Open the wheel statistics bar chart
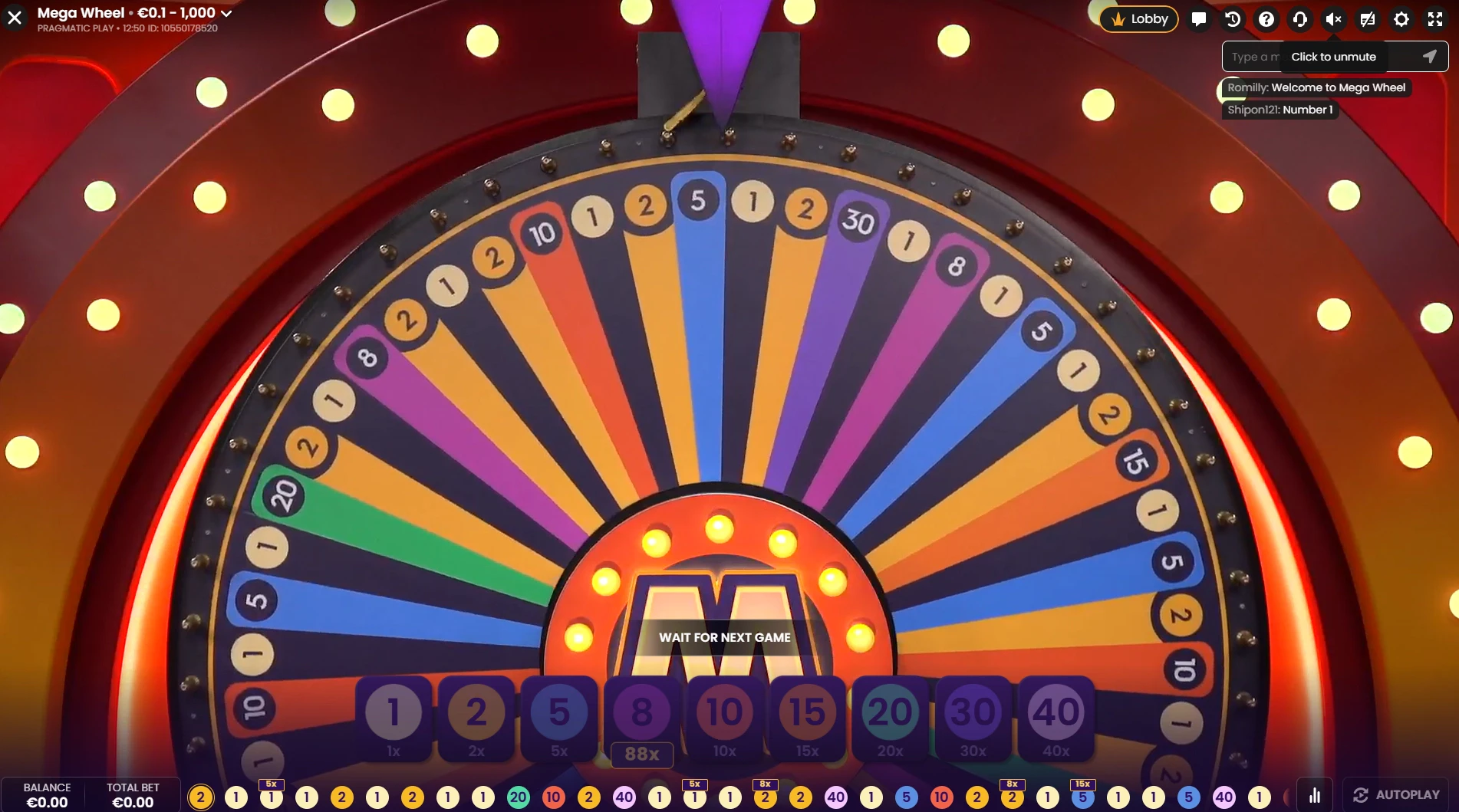Screen dimensions: 1459x812 click(1315, 795)
